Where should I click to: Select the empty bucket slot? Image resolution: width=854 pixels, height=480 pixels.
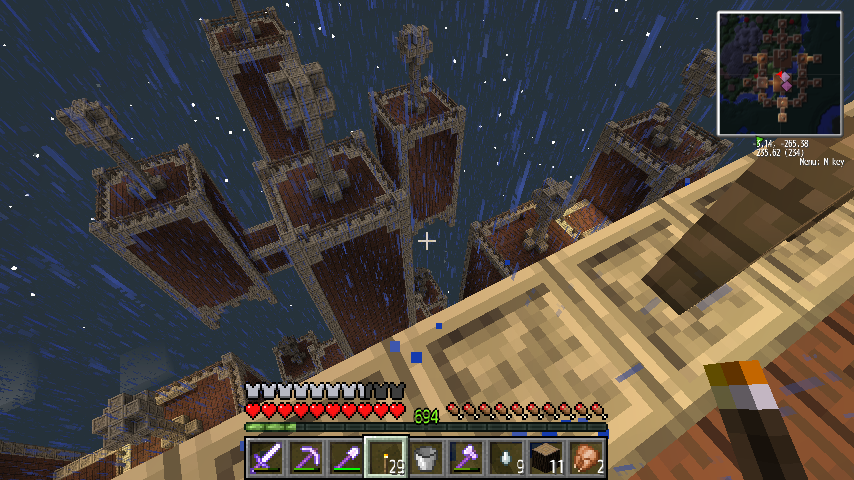[425, 459]
